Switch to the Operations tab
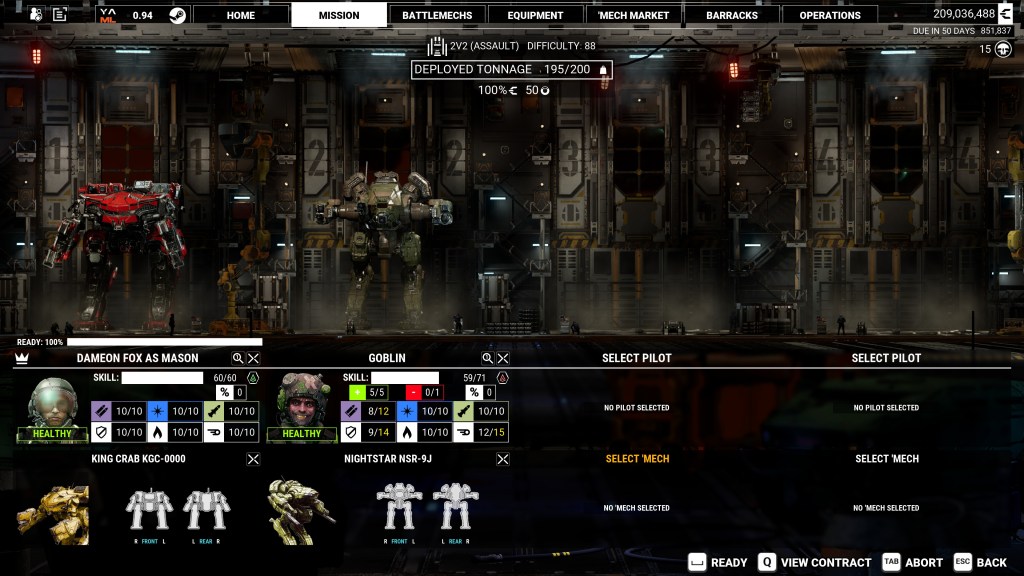This screenshot has height=576, width=1024. point(830,15)
